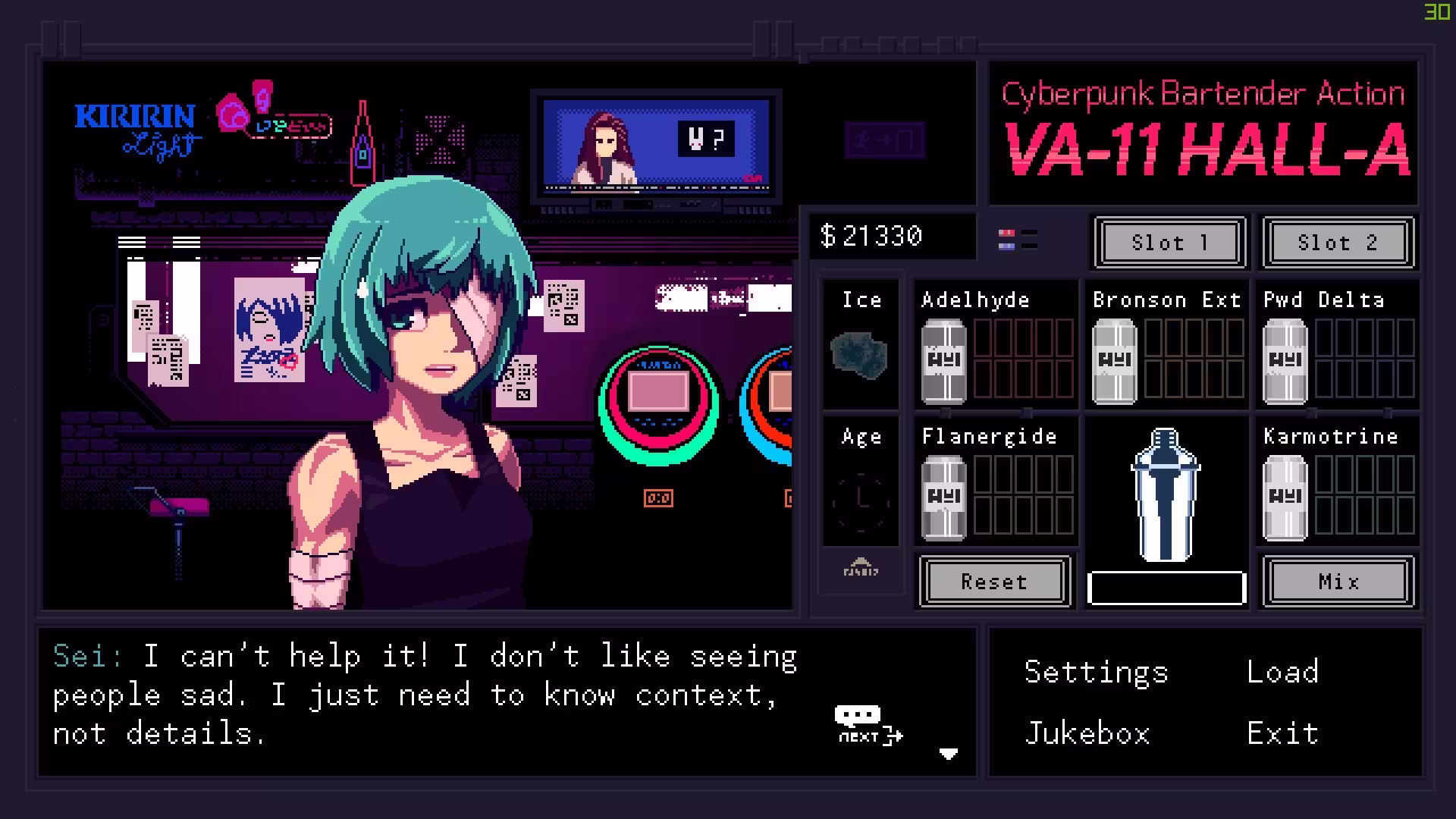
Task: Click the cocktail shaker
Action: [1166, 497]
